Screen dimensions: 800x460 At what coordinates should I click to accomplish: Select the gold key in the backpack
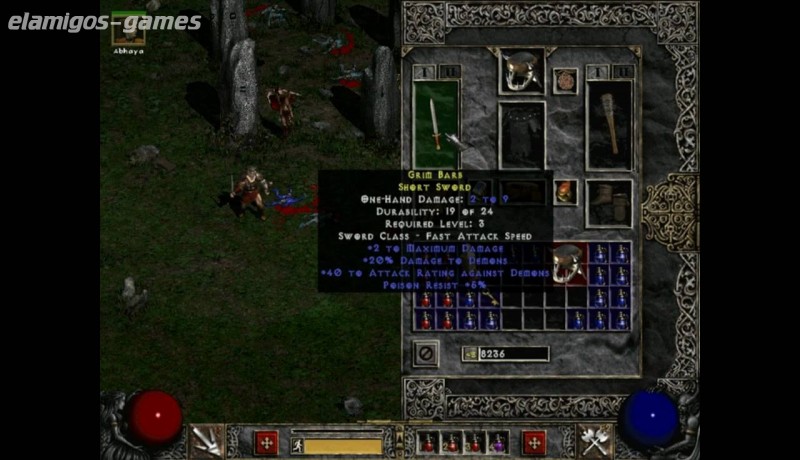point(490,297)
